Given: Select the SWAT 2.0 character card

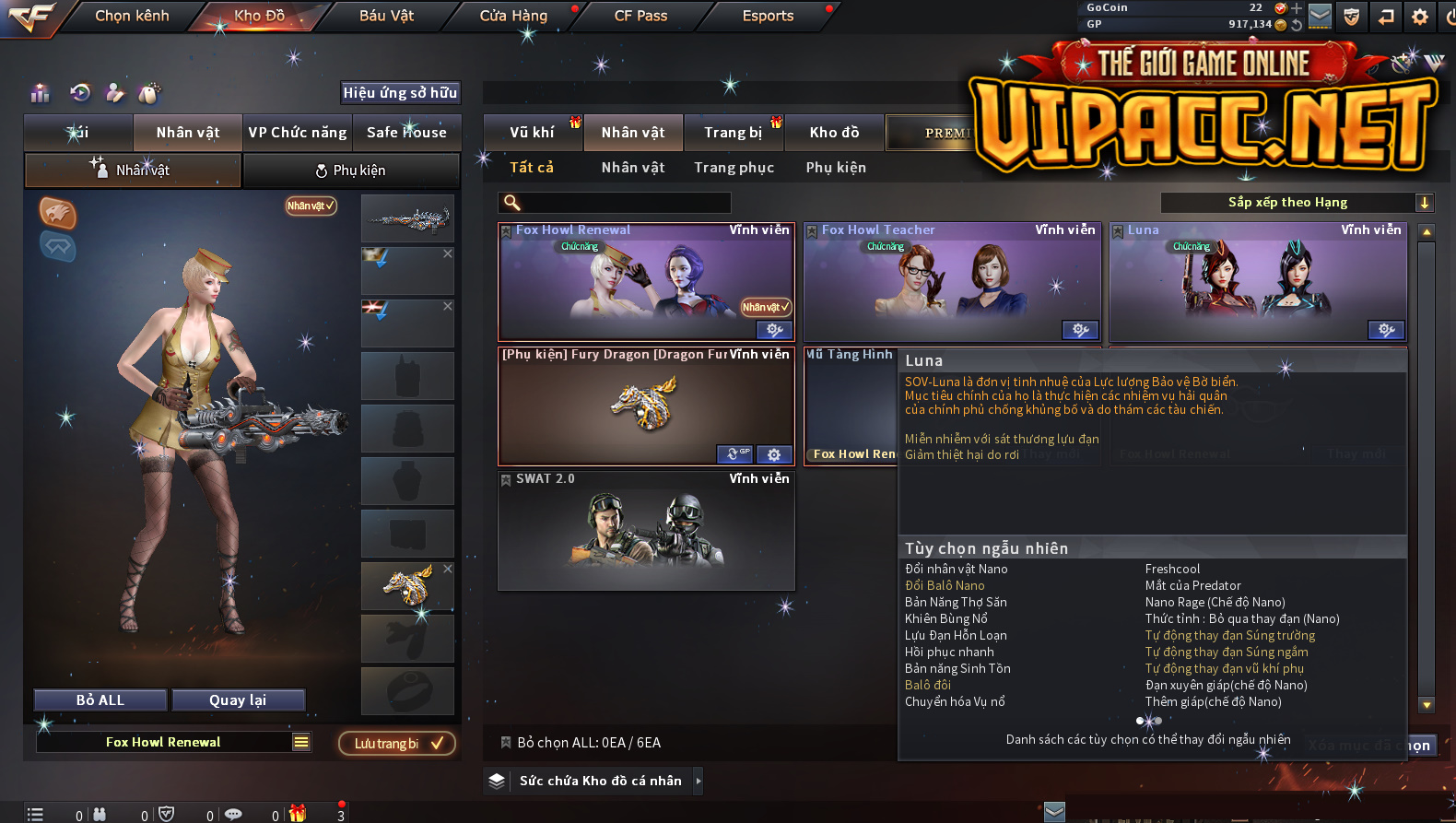Looking at the screenshot, I should (646, 530).
